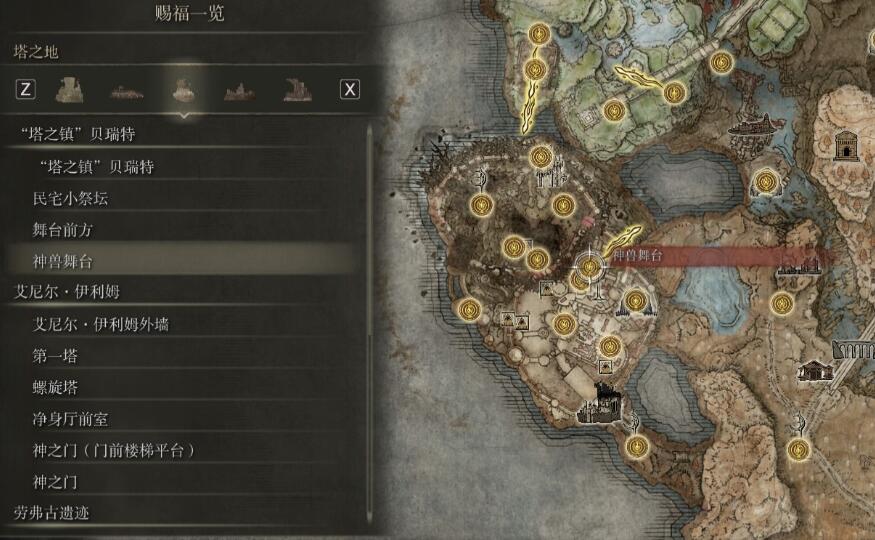Click the 神兽舞台 grace marker on the map
This screenshot has width=875, height=540.
click(590, 266)
